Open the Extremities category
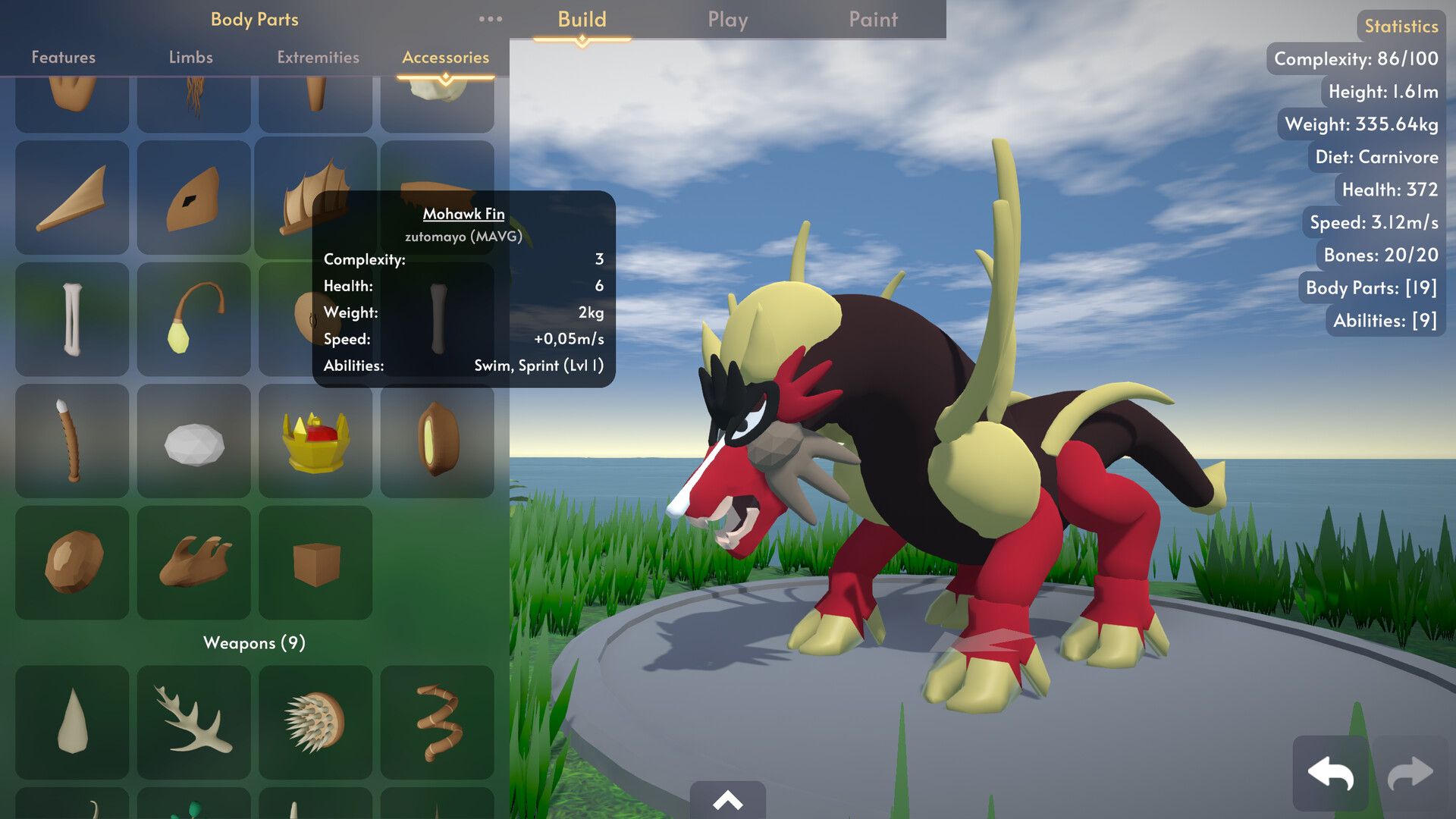This screenshot has height=819, width=1456. click(x=316, y=57)
